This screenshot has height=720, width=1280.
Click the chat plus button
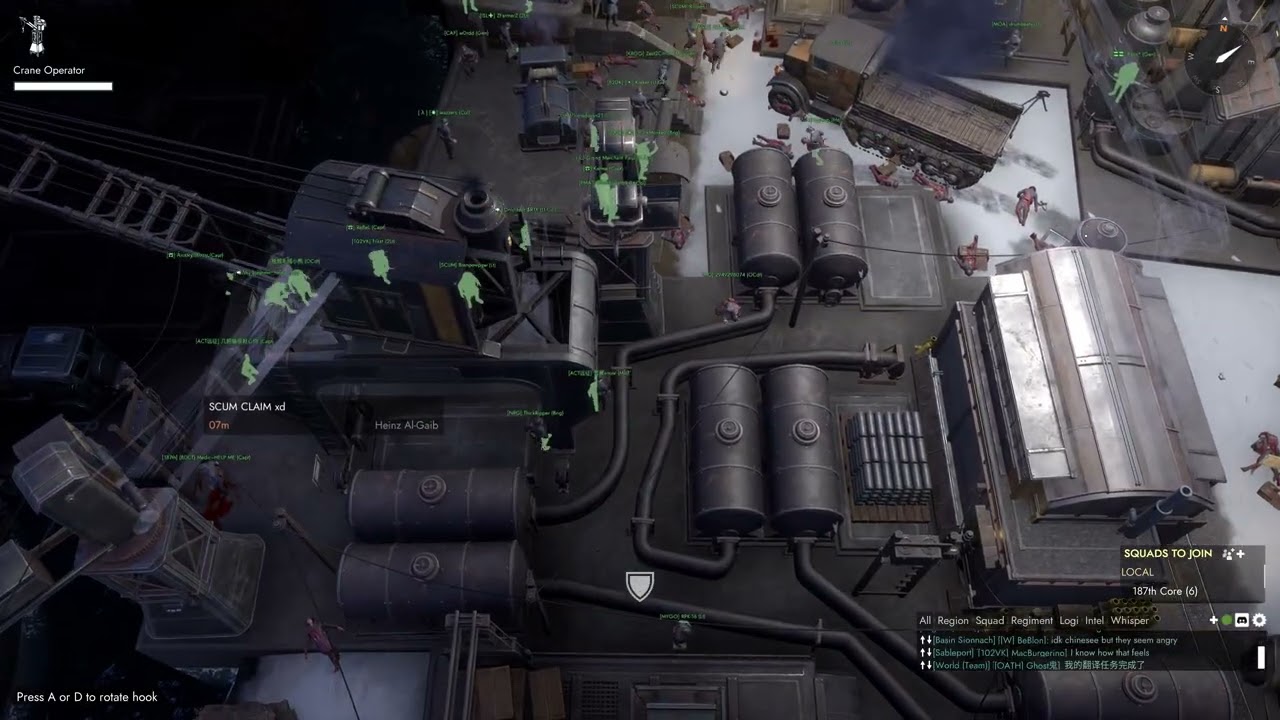coord(1214,621)
